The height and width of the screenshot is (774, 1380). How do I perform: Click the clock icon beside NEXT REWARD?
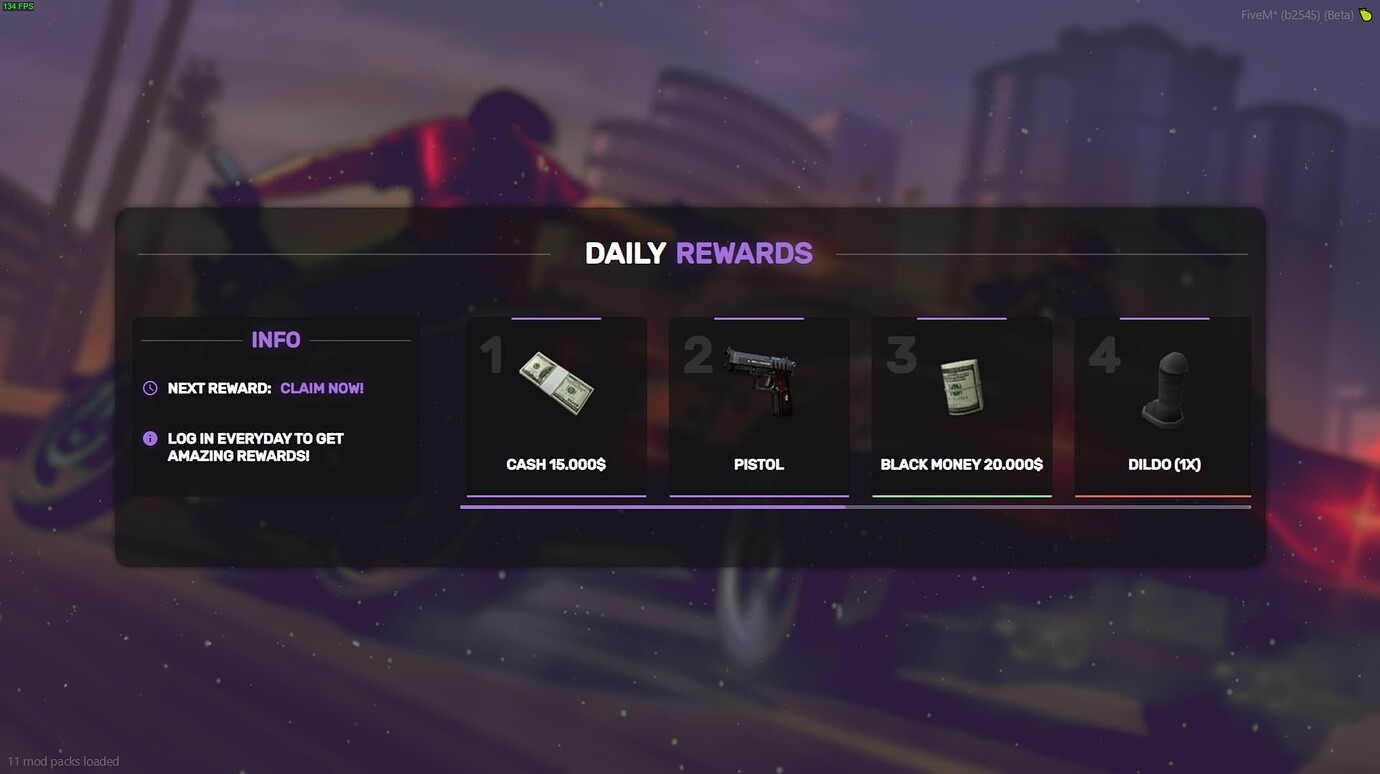(x=150, y=388)
